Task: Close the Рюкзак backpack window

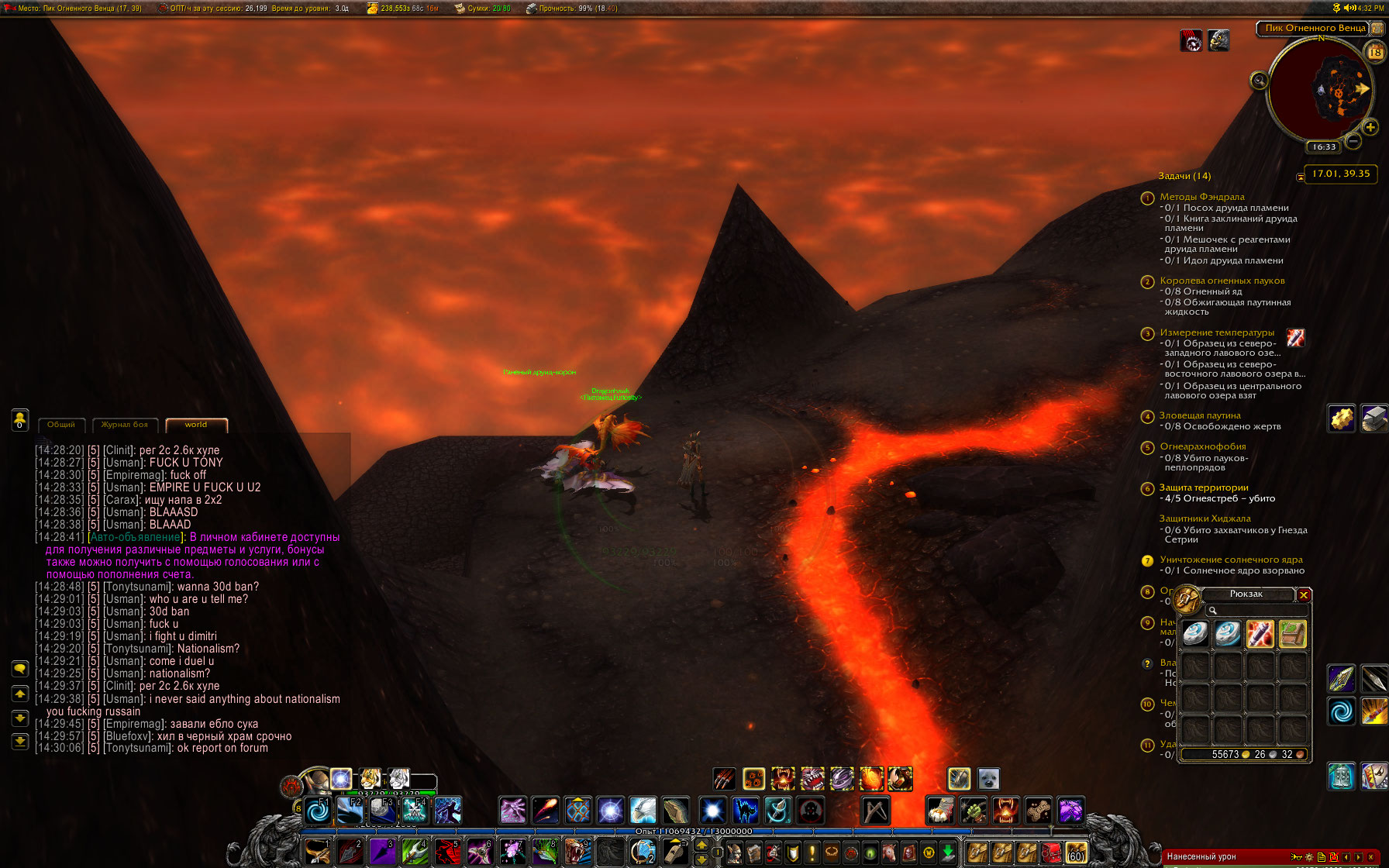Action: [1304, 595]
